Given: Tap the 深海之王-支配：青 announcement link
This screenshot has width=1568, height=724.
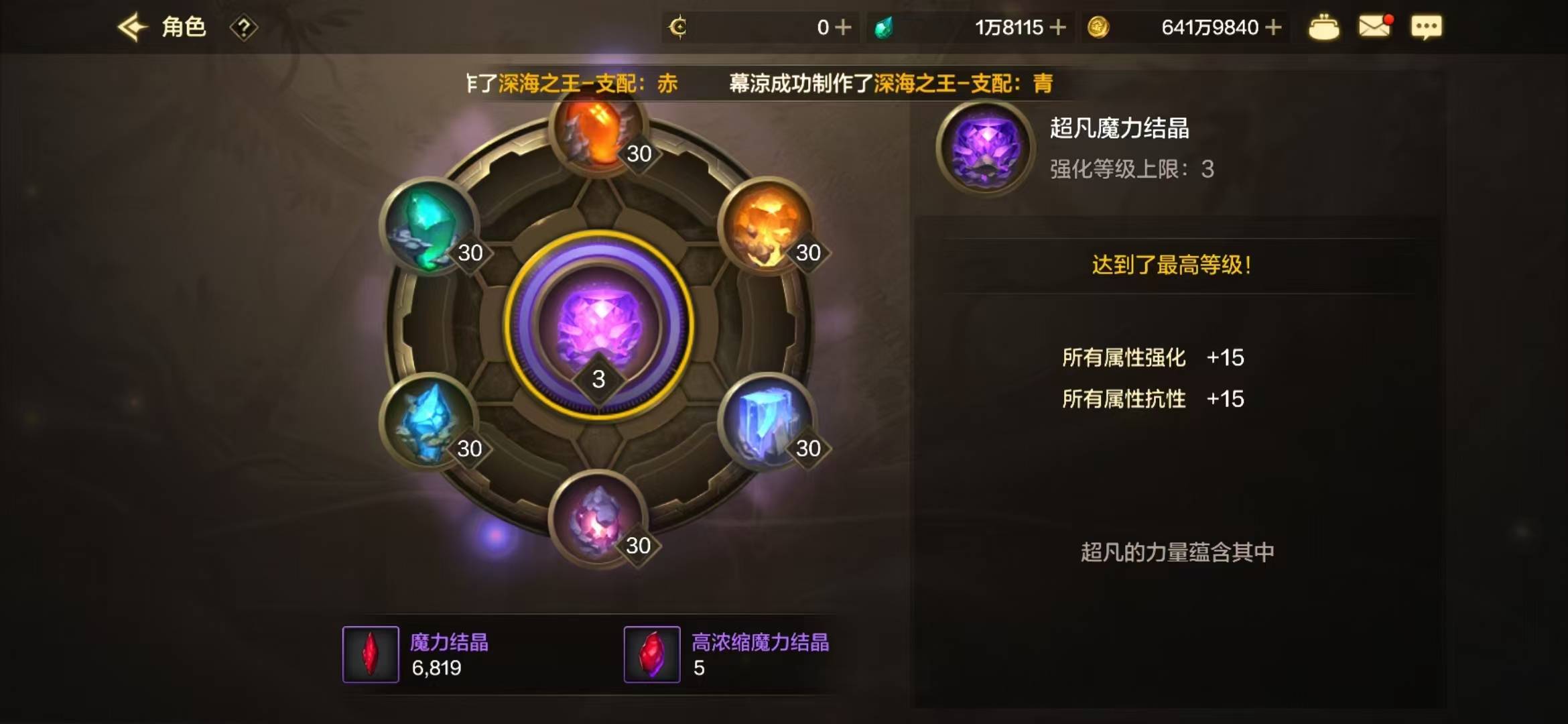Looking at the screenshot, I should click(x=963, y=82).
